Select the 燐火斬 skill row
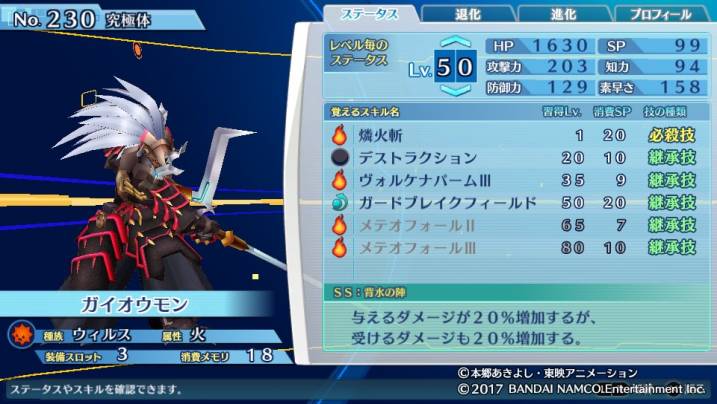This screenshot has height=404, width=717. tap(511, 135)
